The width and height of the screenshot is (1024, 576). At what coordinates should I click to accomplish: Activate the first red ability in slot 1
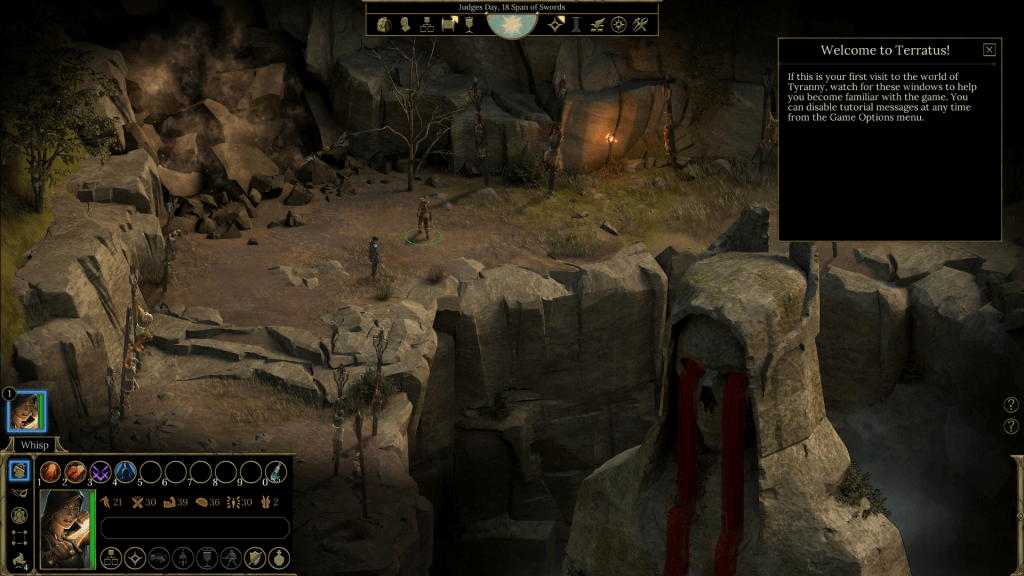50,472
